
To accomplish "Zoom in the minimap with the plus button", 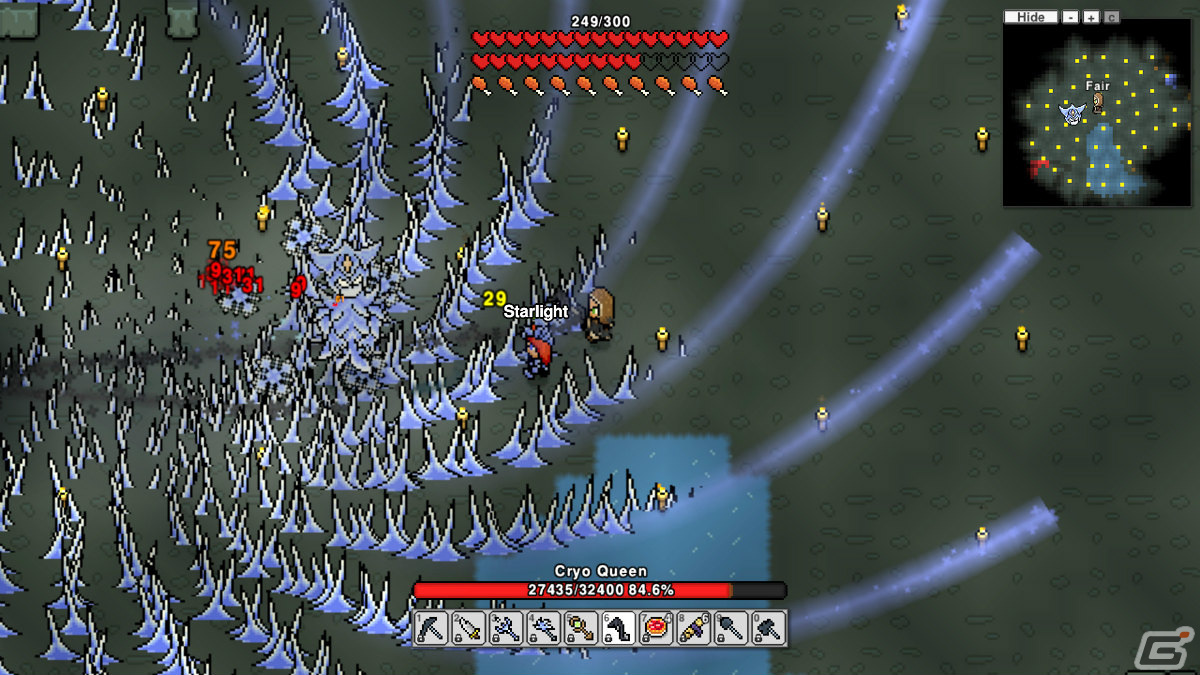I will point(1091,17).
